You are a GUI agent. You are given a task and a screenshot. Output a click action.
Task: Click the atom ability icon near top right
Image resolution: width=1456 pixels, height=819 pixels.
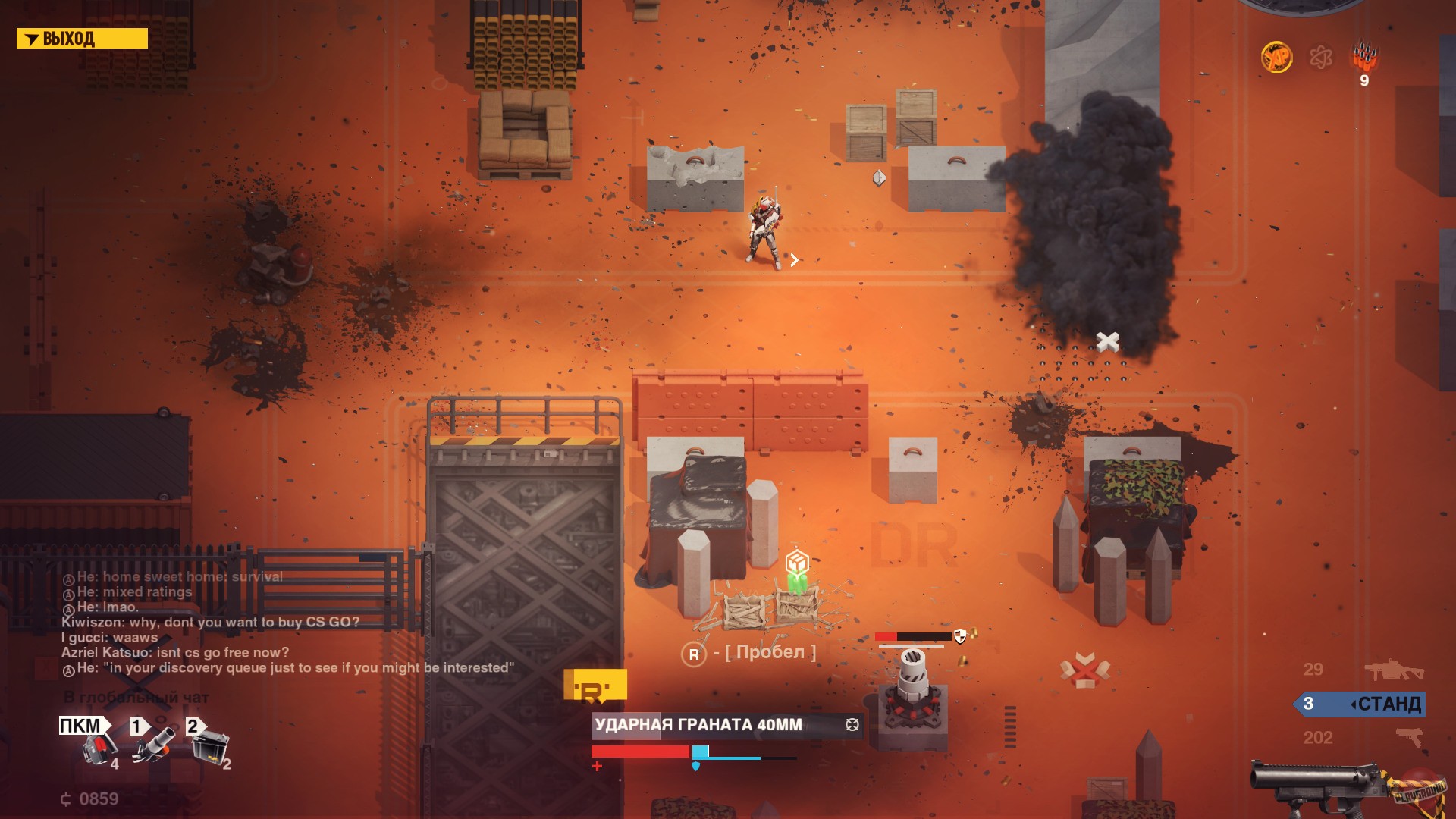point(1321,55)
